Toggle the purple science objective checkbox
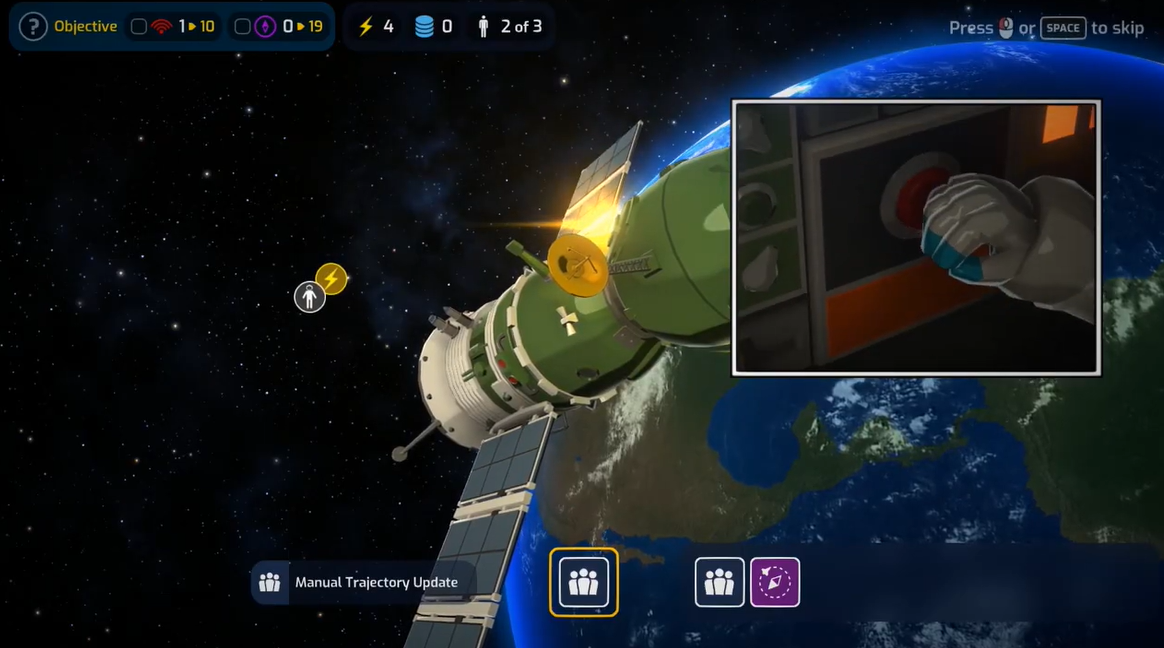This screenshot has height=648, width=1164. (x=242, y=27)
